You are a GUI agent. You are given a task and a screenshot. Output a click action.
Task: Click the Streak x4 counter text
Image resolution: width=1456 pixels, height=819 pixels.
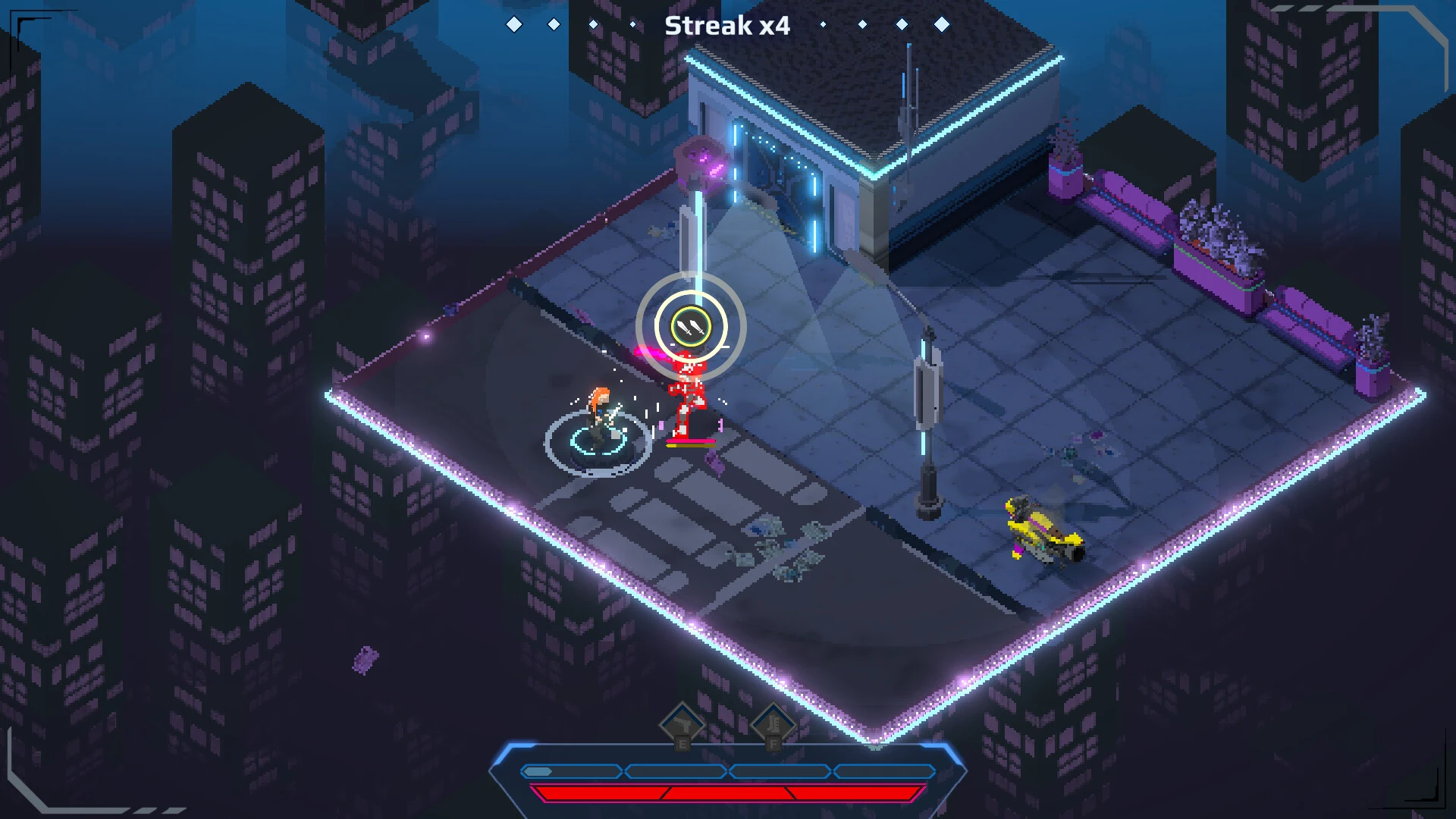(x=726, y=26)
